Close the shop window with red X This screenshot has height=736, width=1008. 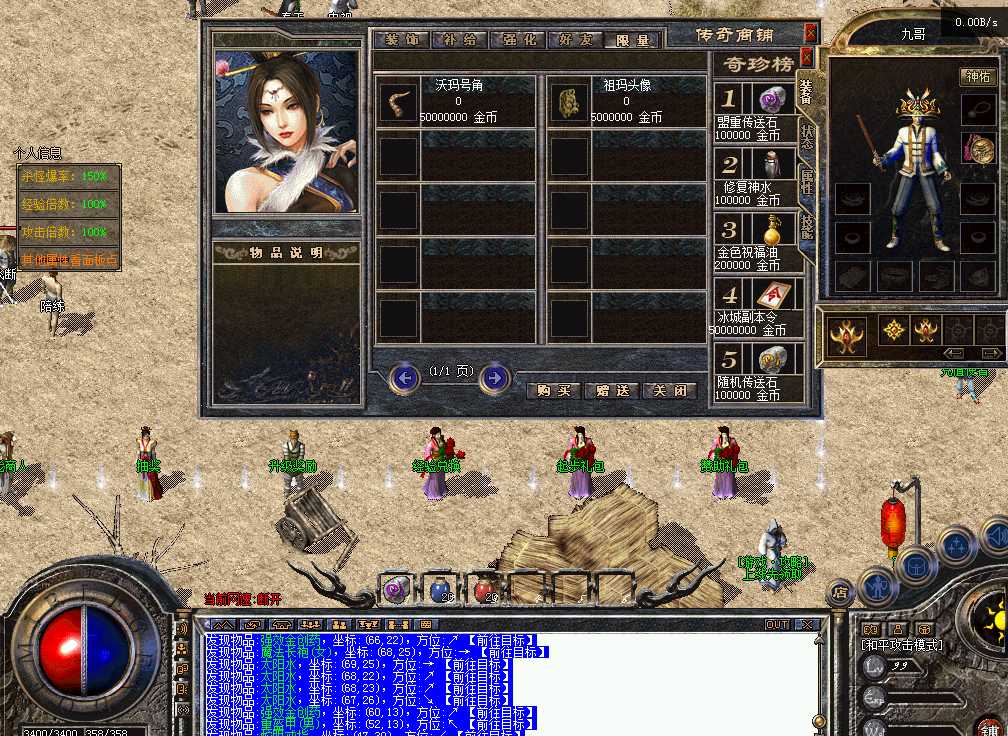point(810,33)
